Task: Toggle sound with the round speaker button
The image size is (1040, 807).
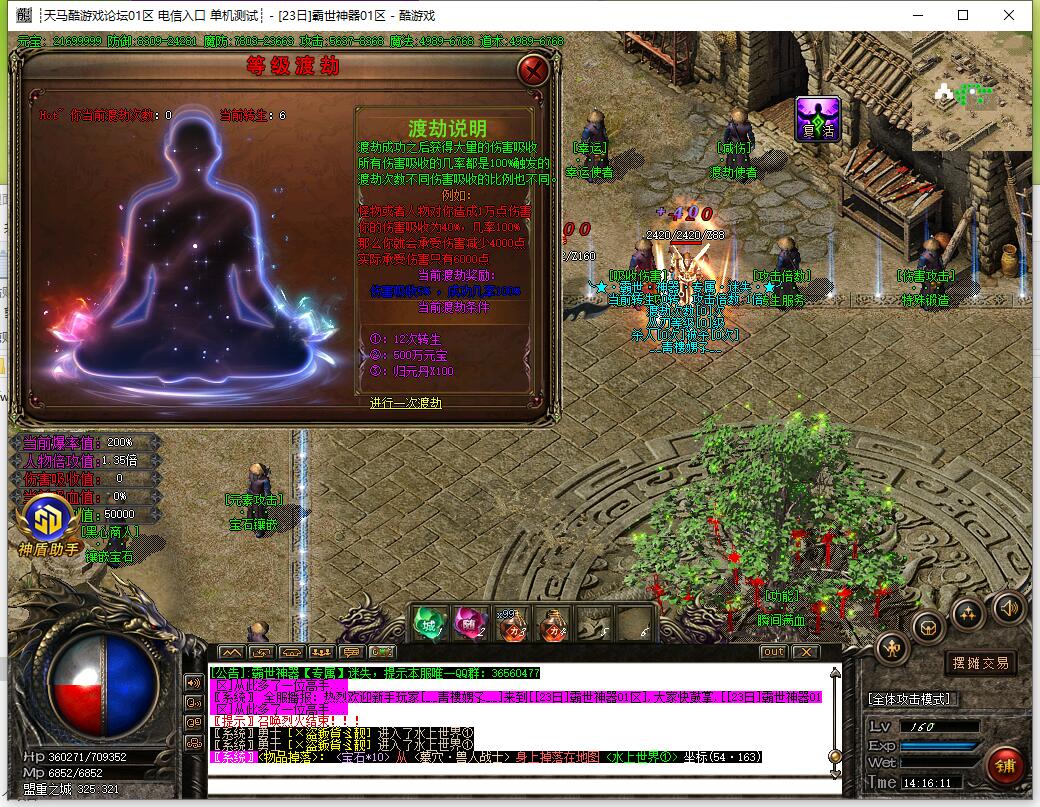Action: point(1008,607)
